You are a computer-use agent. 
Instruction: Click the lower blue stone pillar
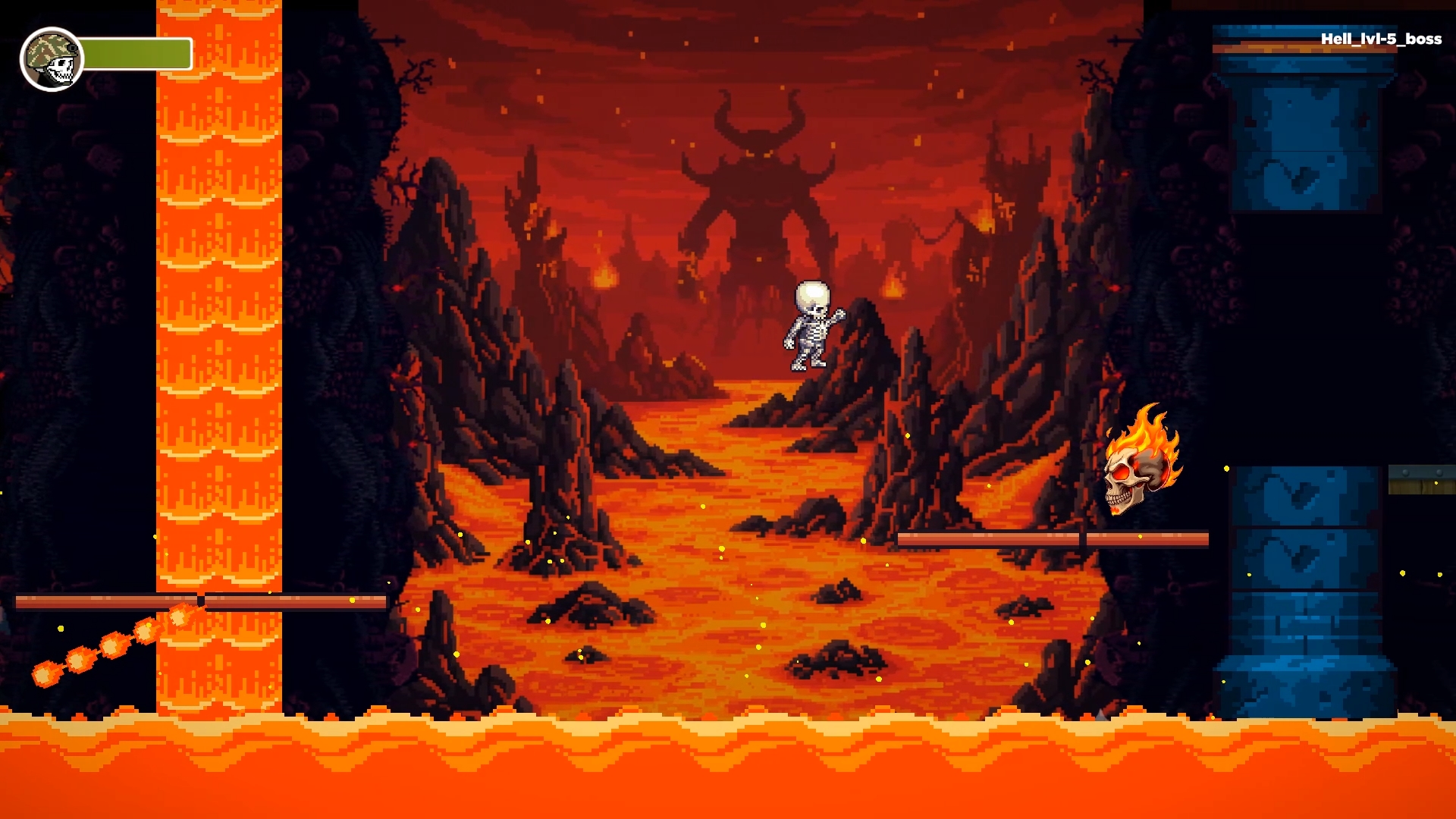pos(1304,591)
